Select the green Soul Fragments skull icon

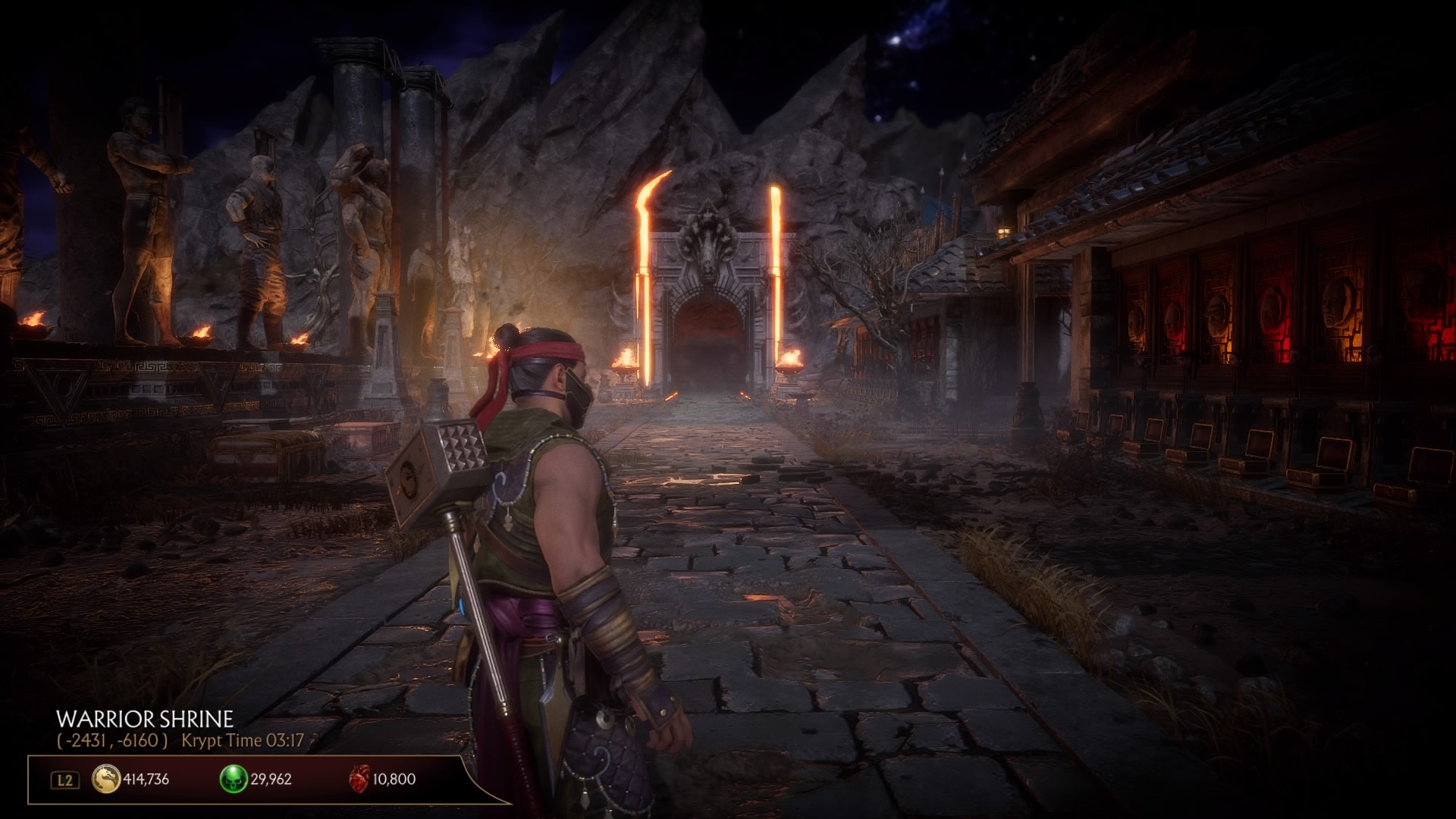[233, 780]
